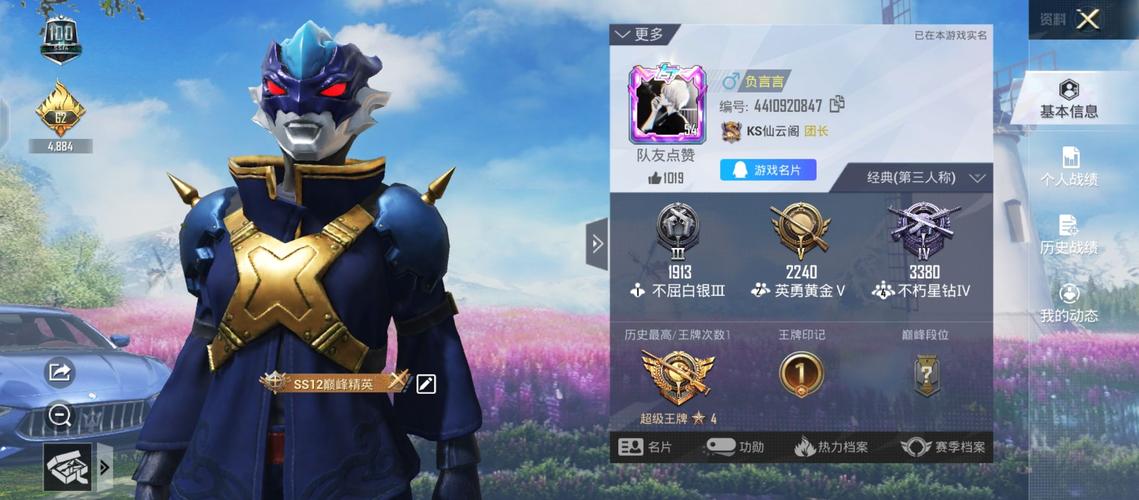Close the profile screen with the X

point(1088,19)
